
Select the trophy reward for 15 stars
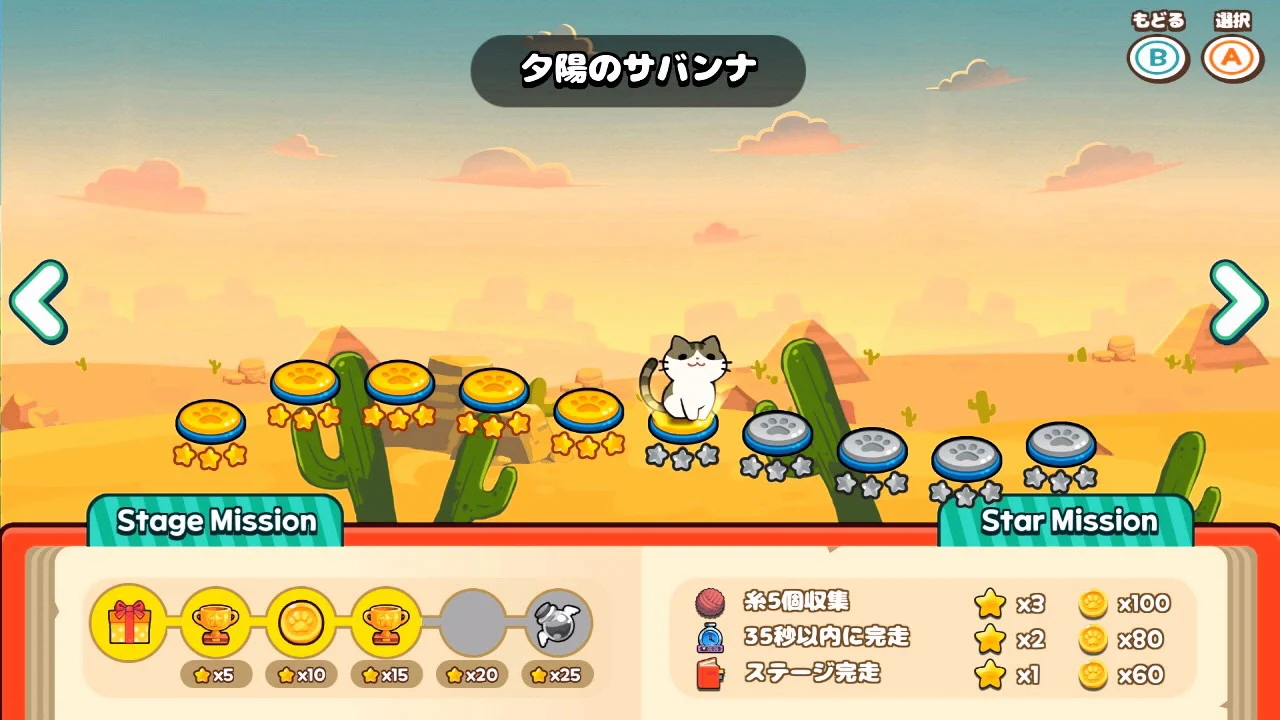point(386,623)
